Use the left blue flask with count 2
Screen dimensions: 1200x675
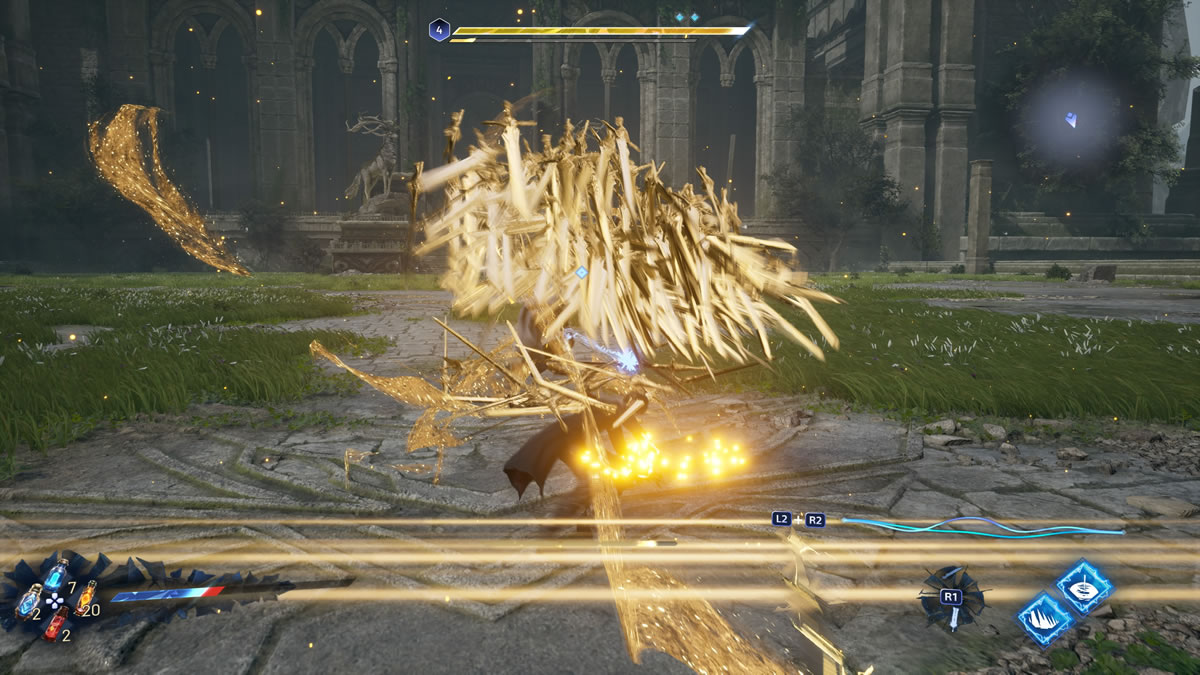pyautogui.click(x=30, y=601)
